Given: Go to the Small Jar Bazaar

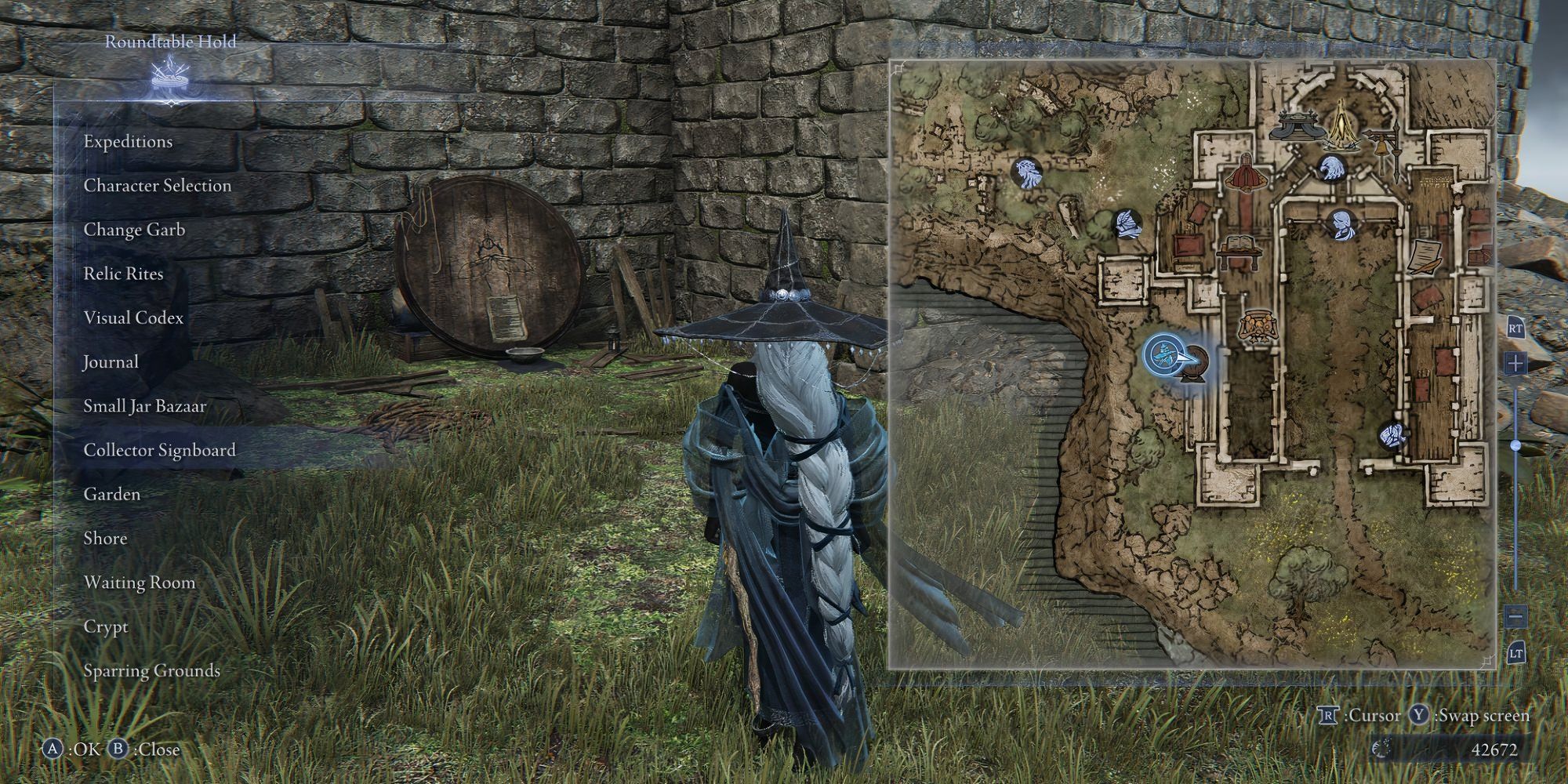Looking at the screenshot, I should 145,406.
